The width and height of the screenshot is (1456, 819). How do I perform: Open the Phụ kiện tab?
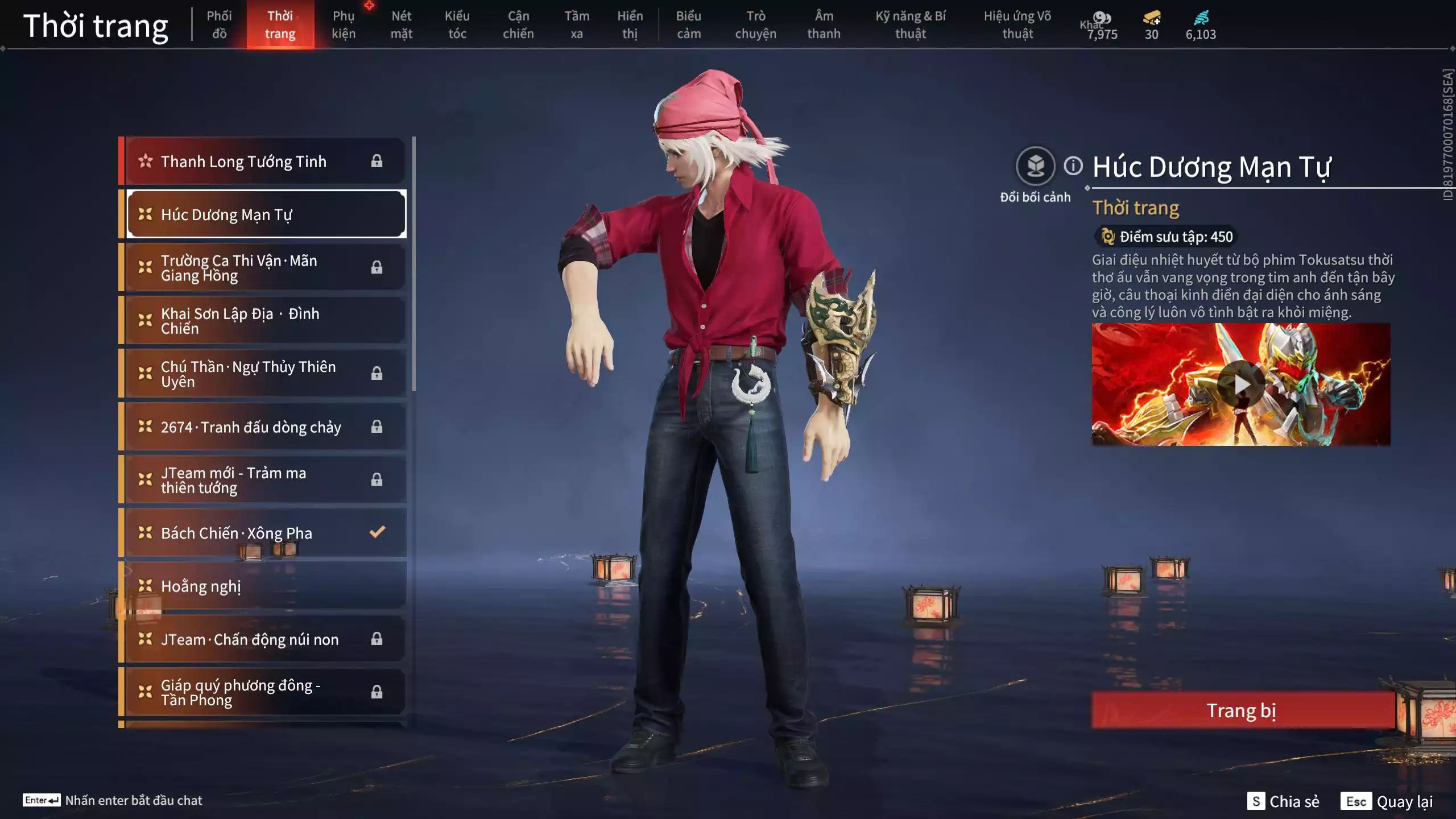[344, 24]
